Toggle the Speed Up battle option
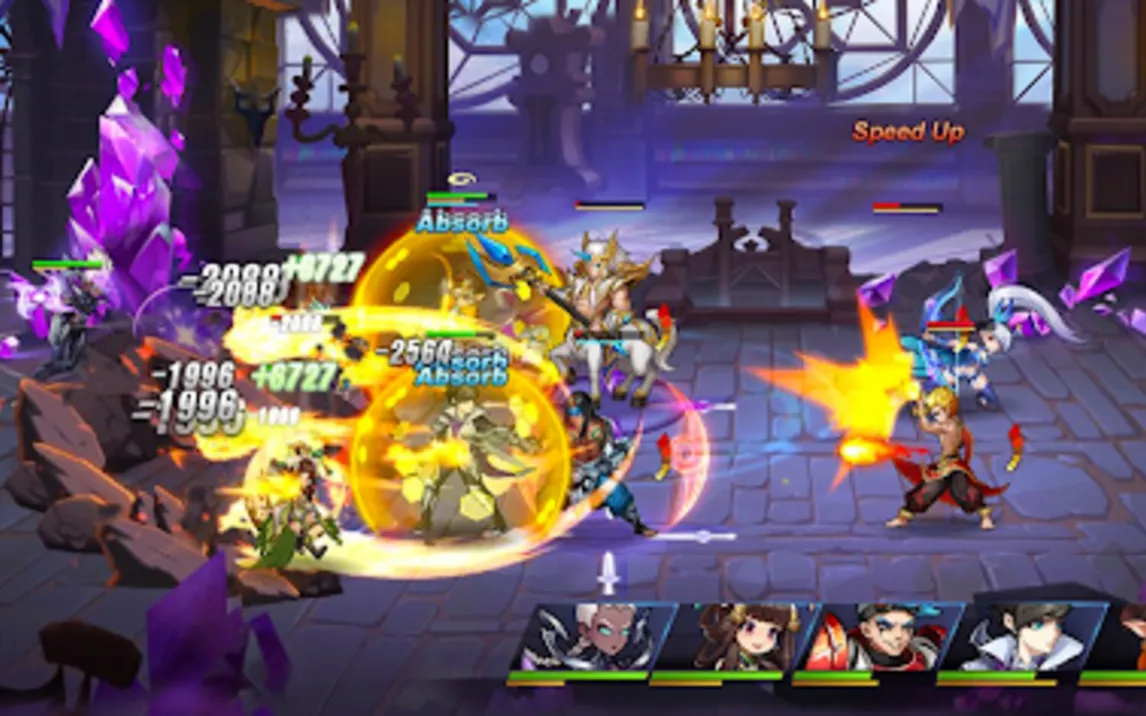This screenshot has height=716, width=1146. (x=908, y=132)
